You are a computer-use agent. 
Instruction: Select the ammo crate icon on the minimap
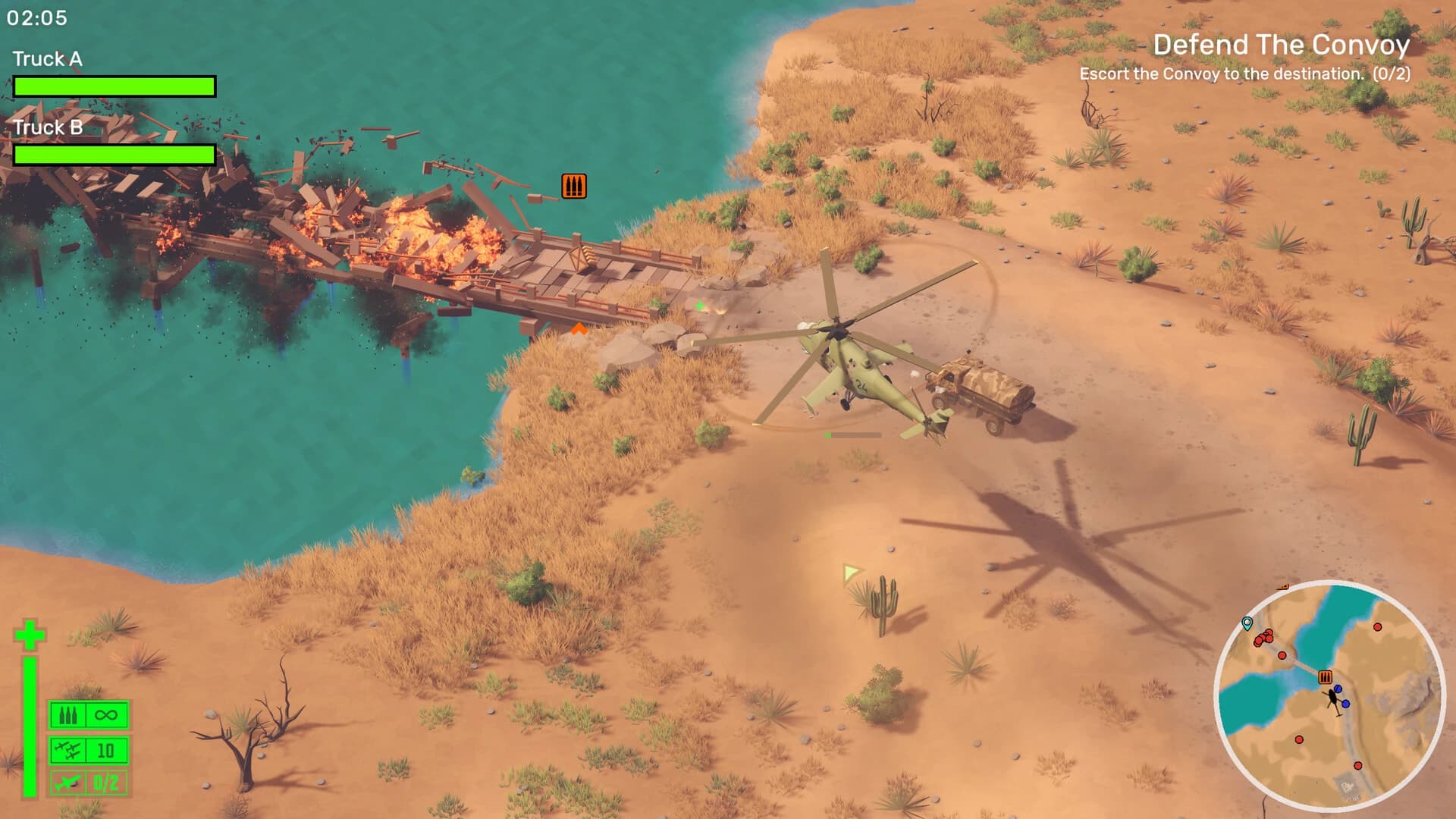[1325, 676]
